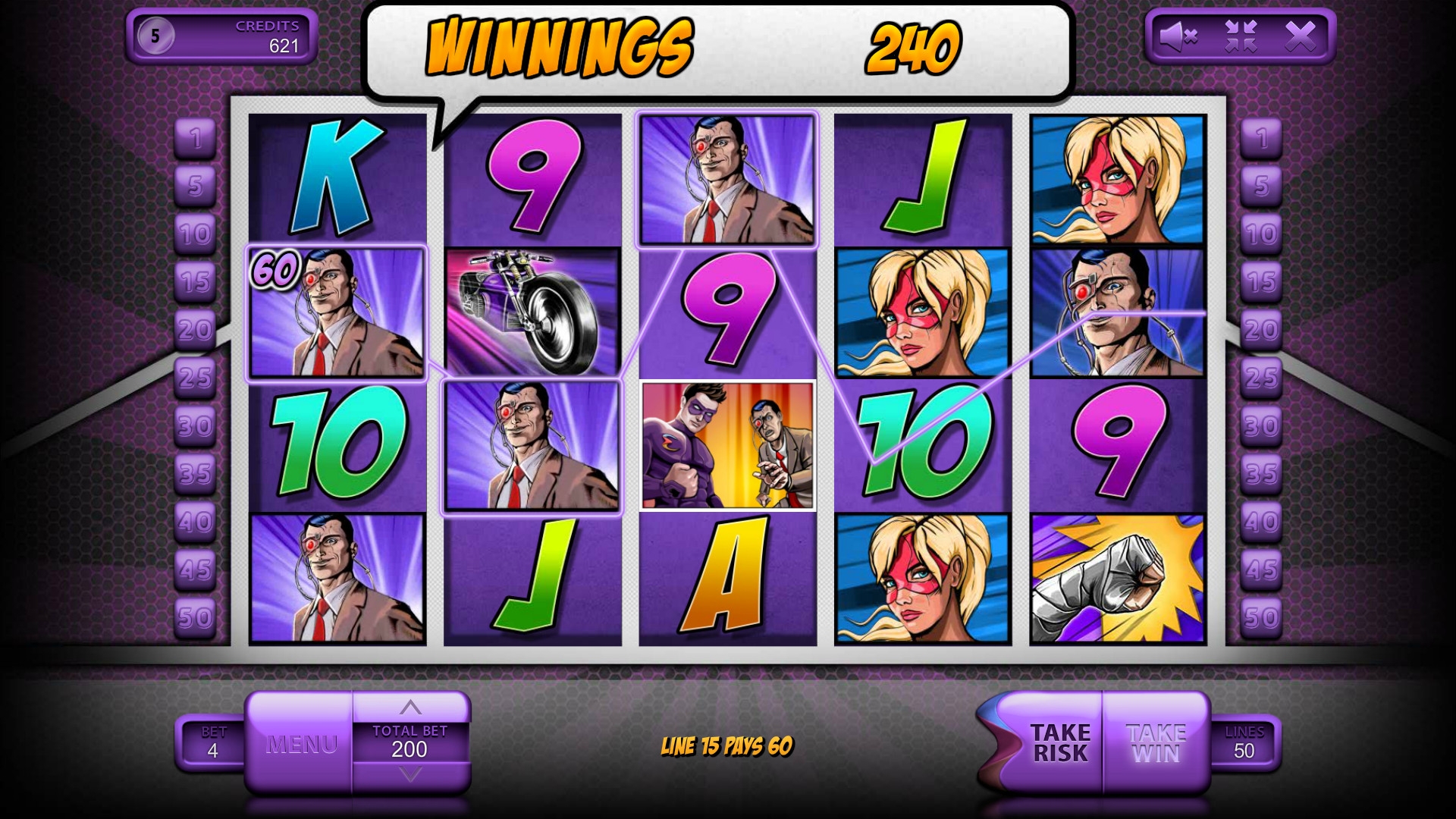Close the game with X button
1456x819 pixels.
[x=1300, y=36]
